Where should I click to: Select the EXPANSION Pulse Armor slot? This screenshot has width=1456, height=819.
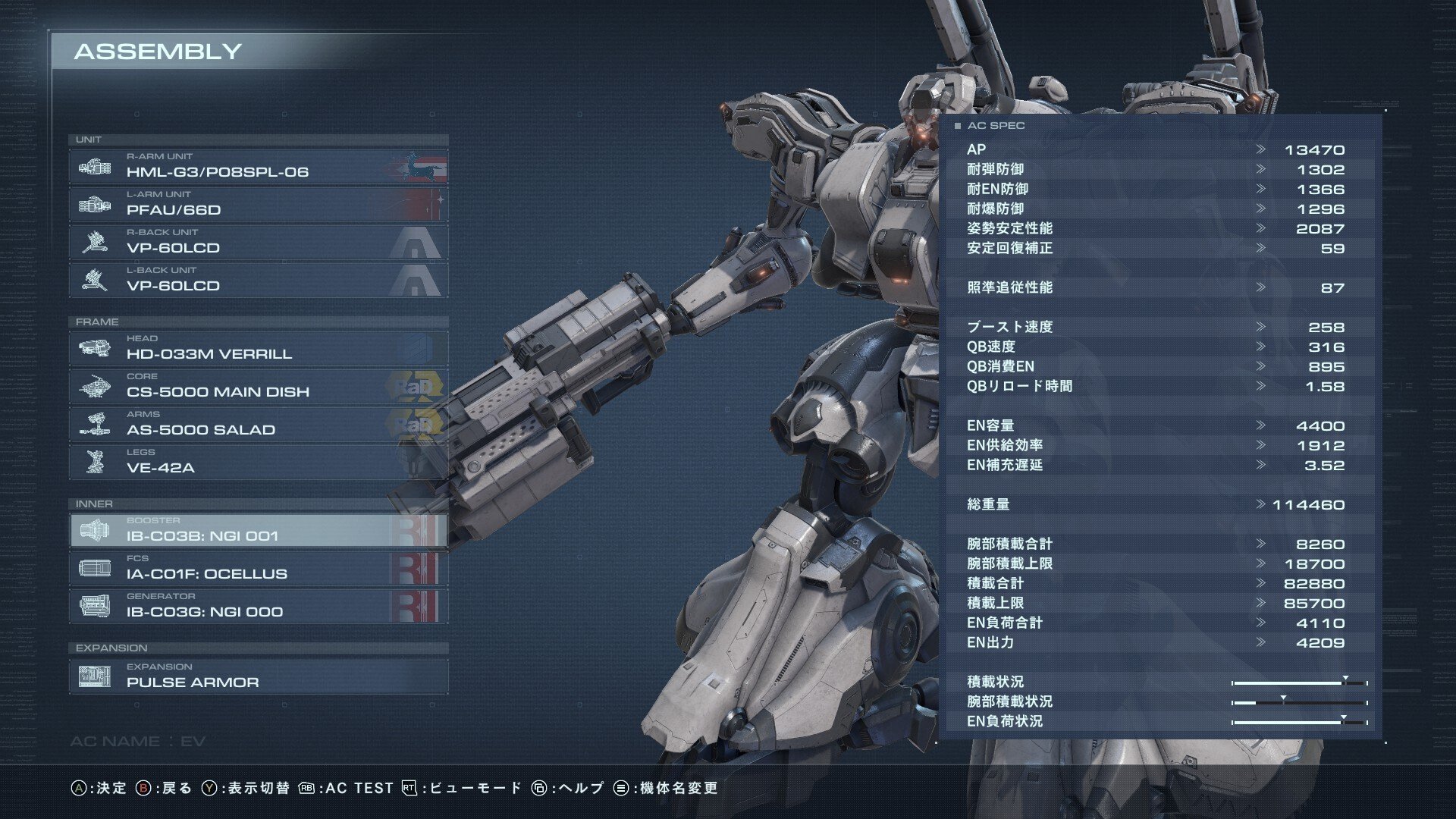[x=258, y=676]
